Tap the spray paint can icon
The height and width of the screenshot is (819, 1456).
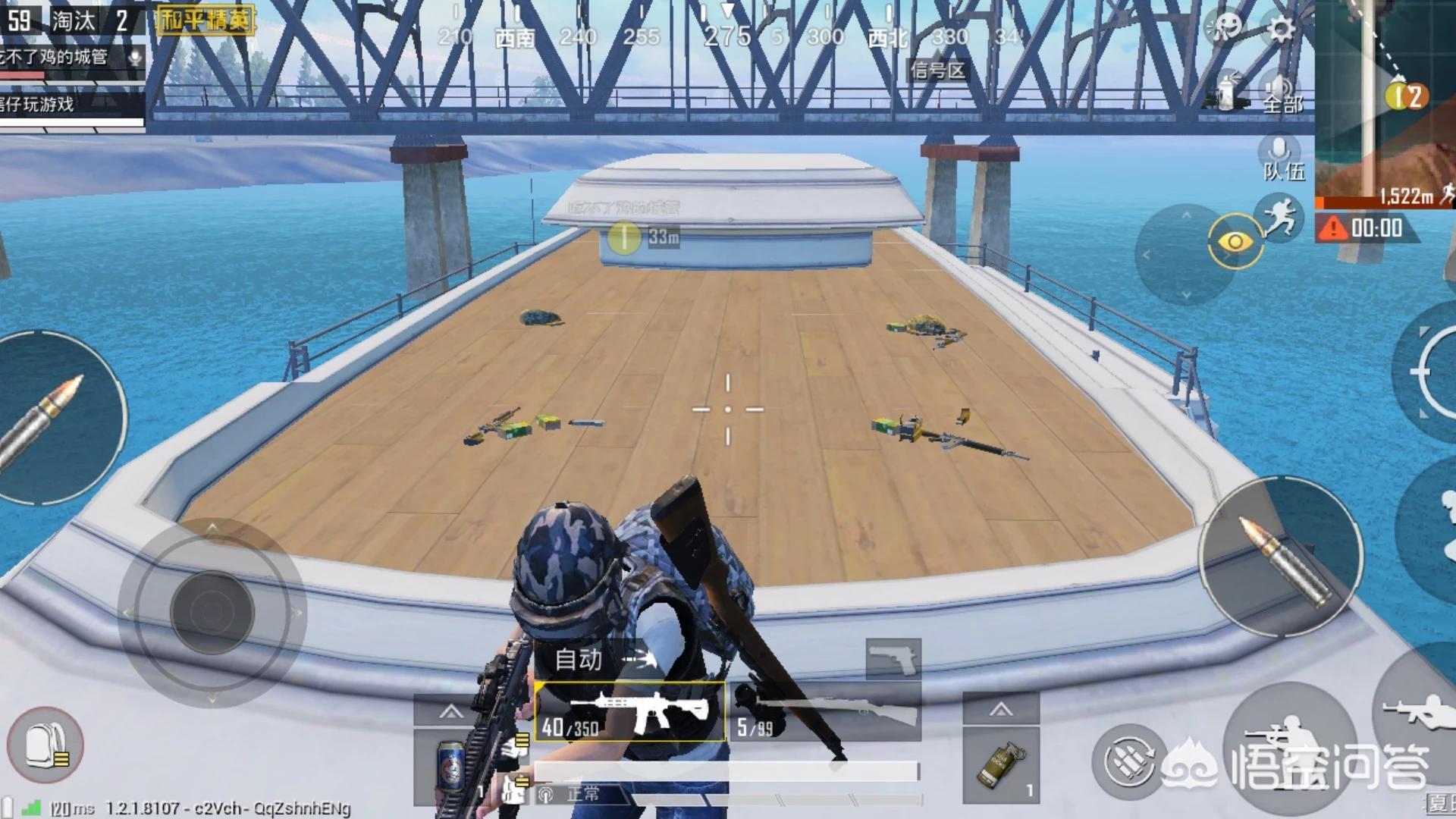pos(1226,93)
